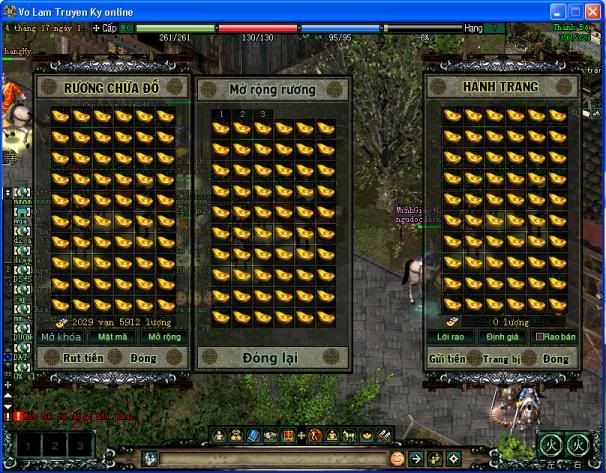Minimize the Vo Lam Truyen Ky window

click(556, 9)
